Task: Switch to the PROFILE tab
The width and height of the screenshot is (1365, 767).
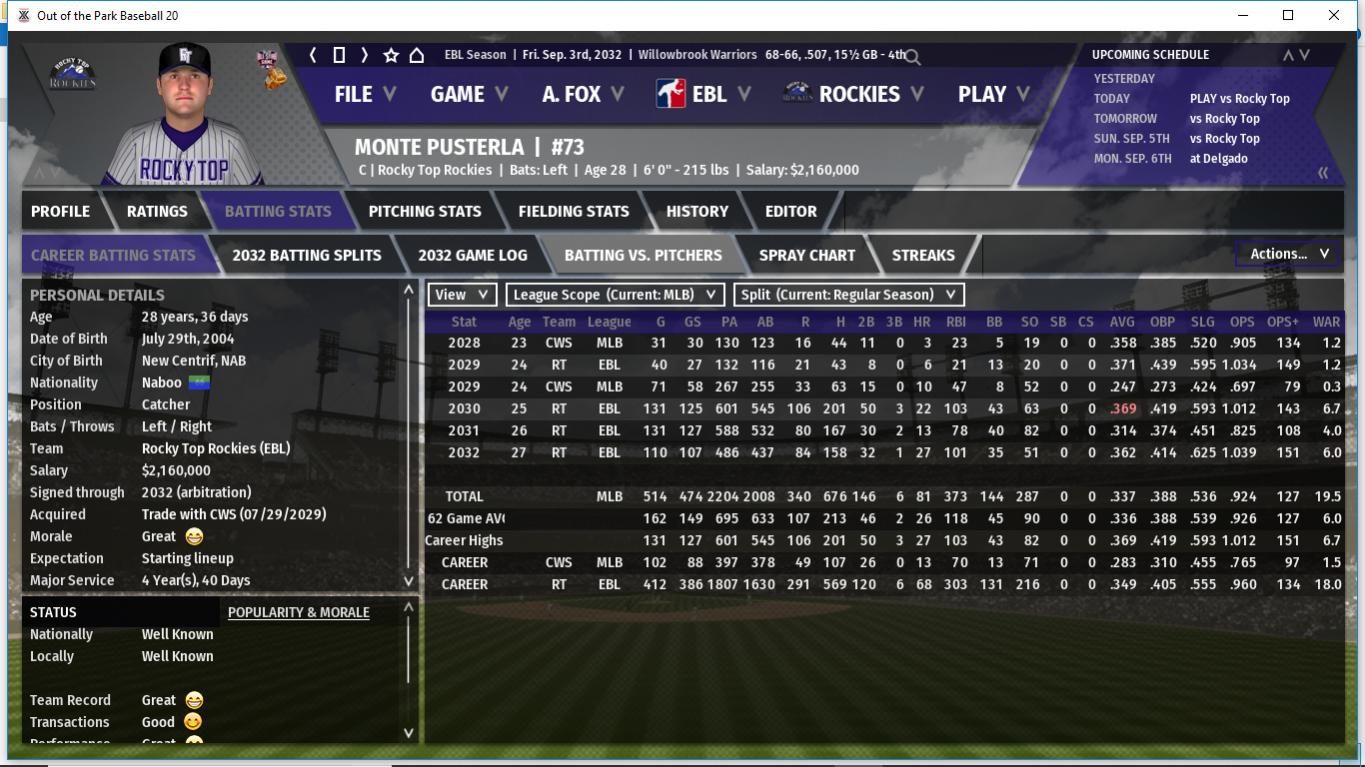Action: coord(60,211)
